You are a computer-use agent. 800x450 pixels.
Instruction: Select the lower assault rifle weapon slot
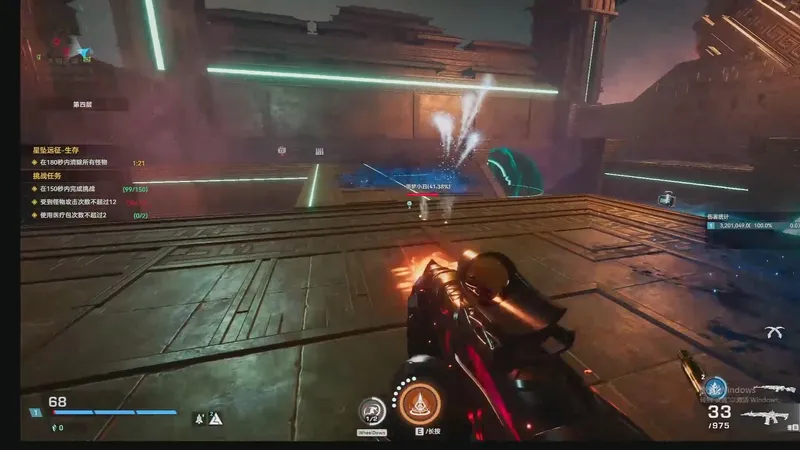[x=772, y=415]
